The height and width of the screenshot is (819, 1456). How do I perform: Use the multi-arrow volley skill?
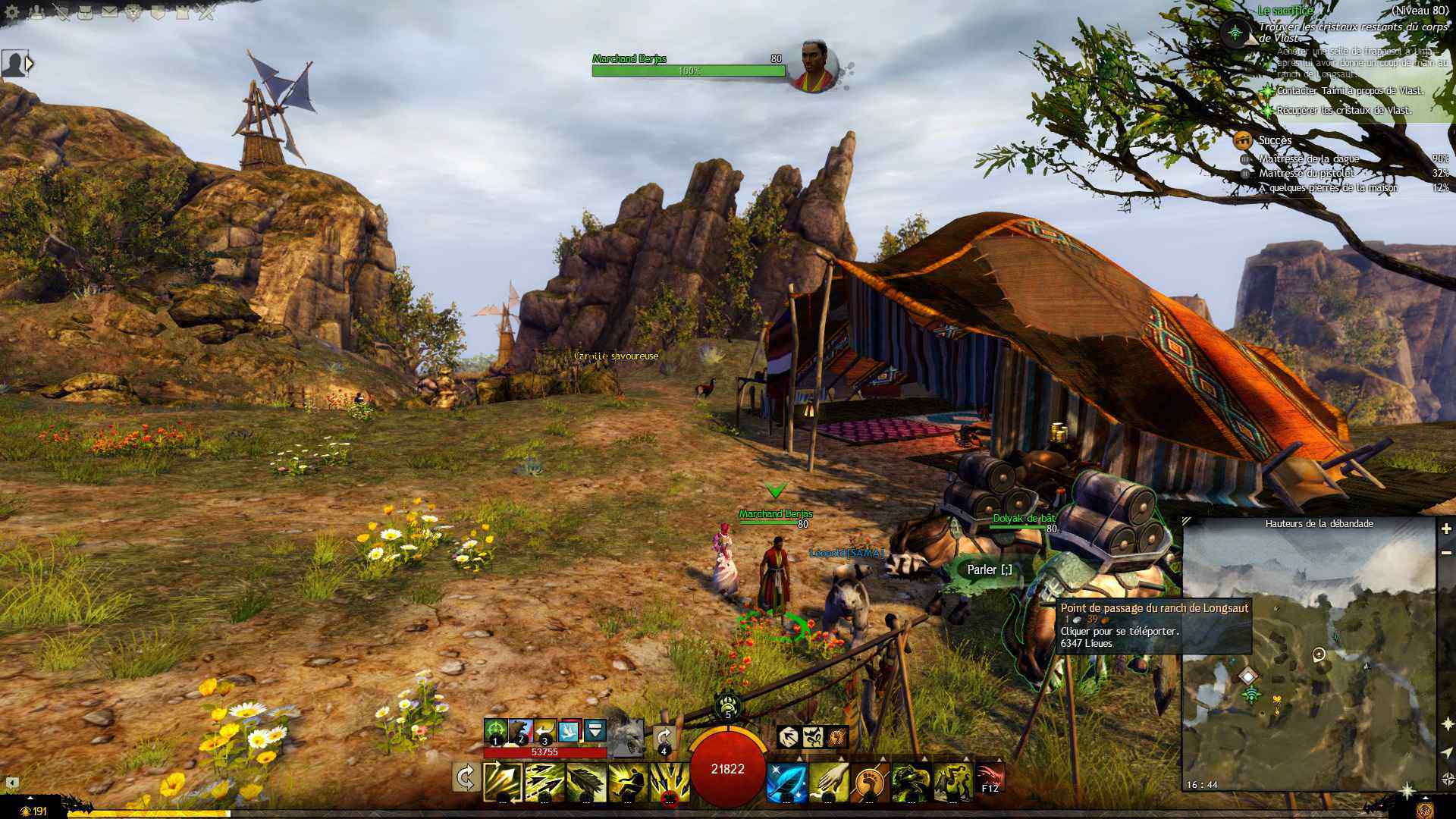pos(544,781)
